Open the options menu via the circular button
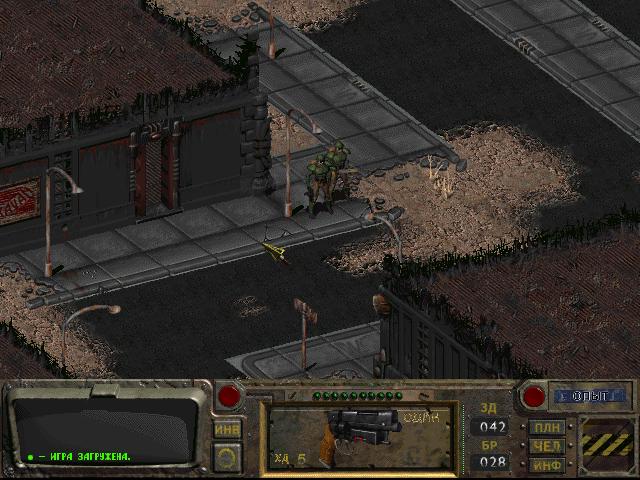This screenshot has width=640, height=480. tap(227, 457)
